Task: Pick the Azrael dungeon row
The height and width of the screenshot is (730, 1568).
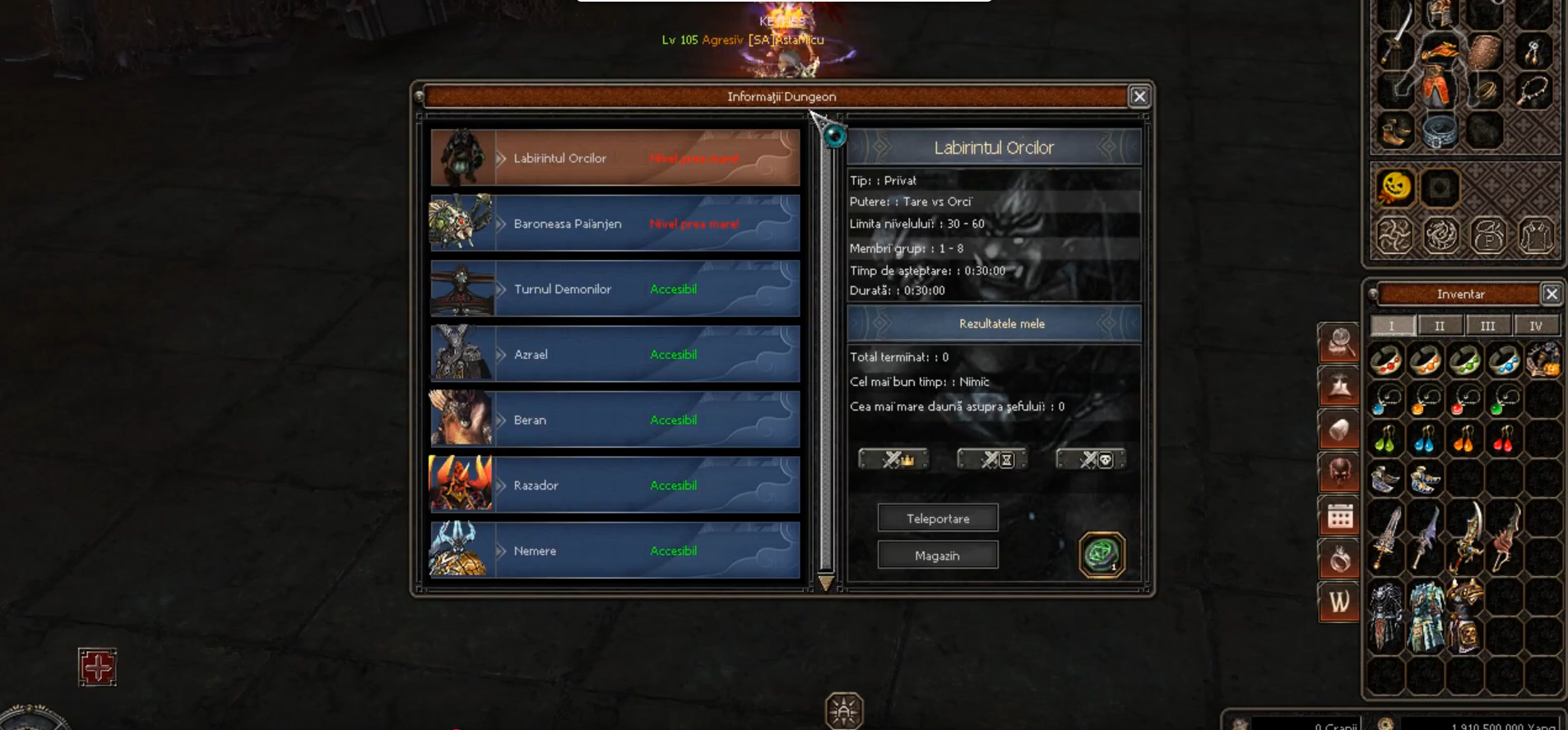Action: coord(615,354)
